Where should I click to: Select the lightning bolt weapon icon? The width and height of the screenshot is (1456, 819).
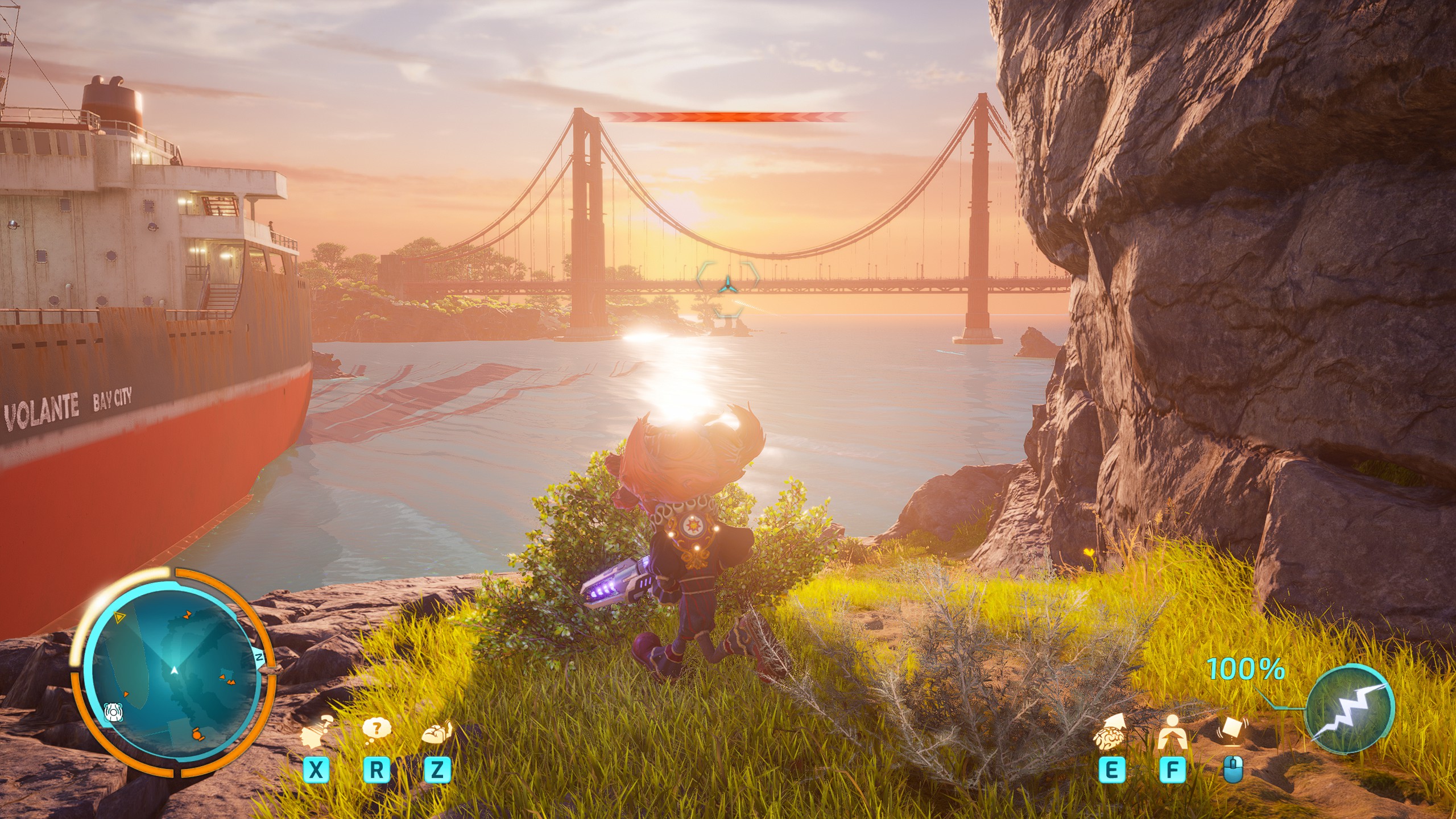click(1350, 710)
